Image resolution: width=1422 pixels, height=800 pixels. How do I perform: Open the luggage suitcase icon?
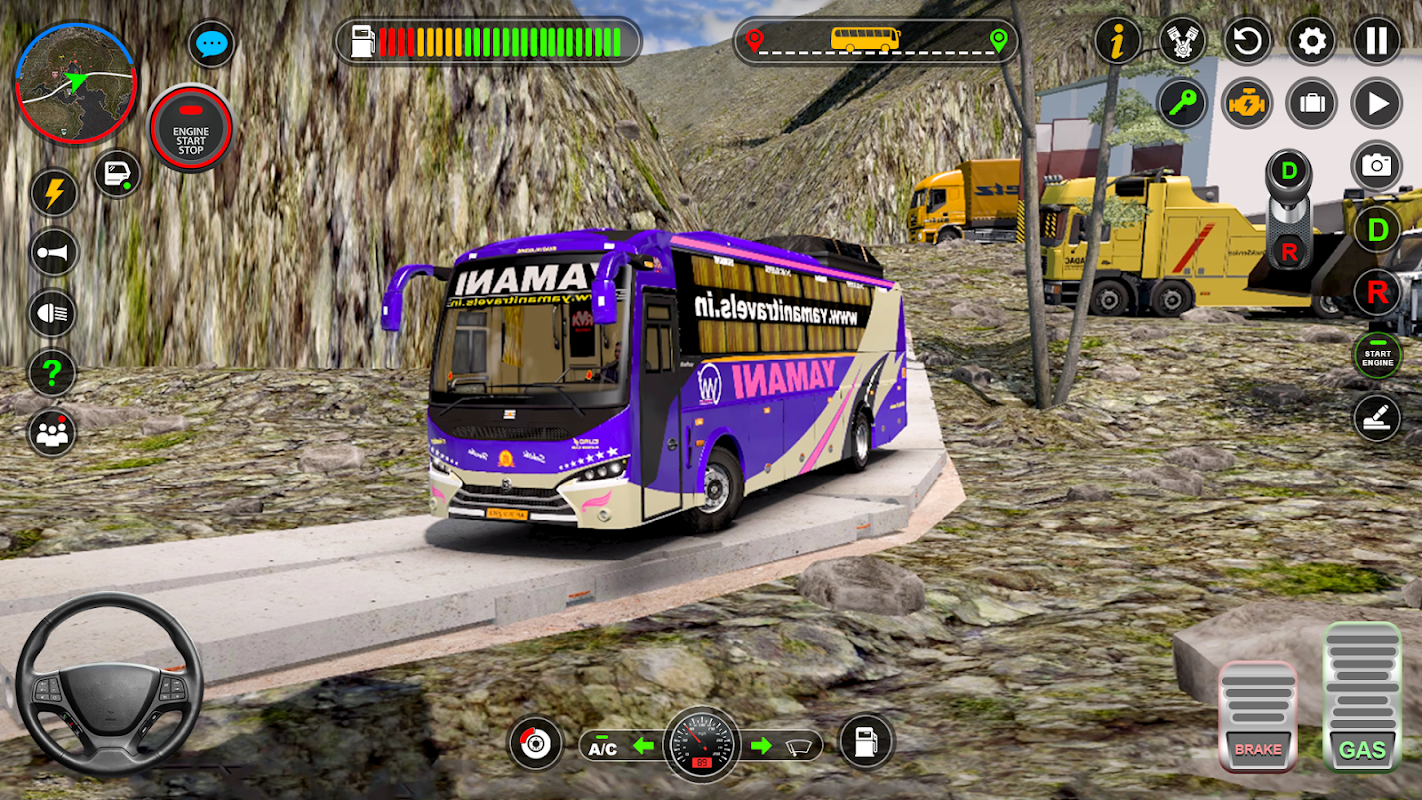tap(1312, 103)
